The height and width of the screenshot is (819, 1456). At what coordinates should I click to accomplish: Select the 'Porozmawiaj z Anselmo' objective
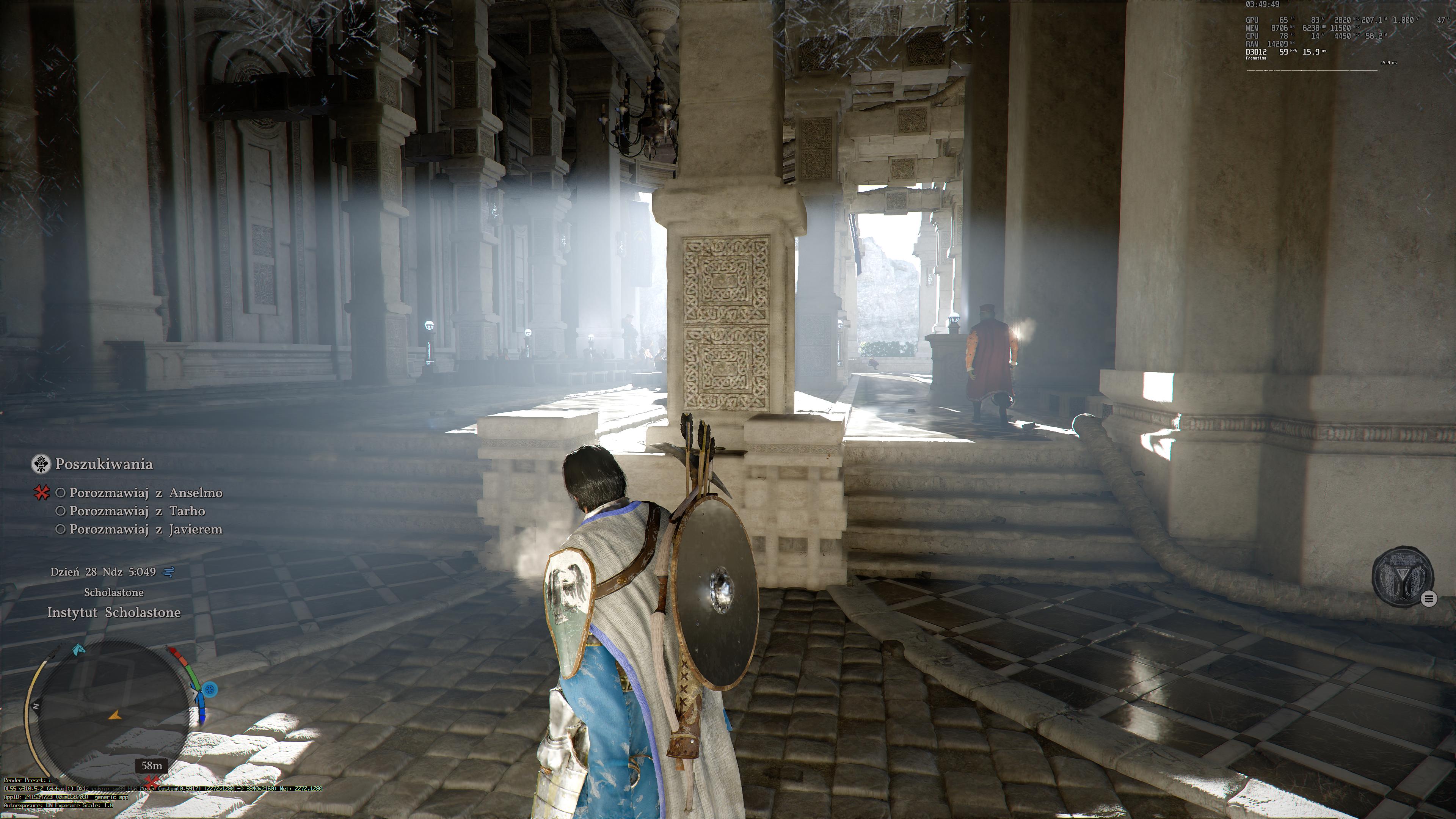(146, 493)
